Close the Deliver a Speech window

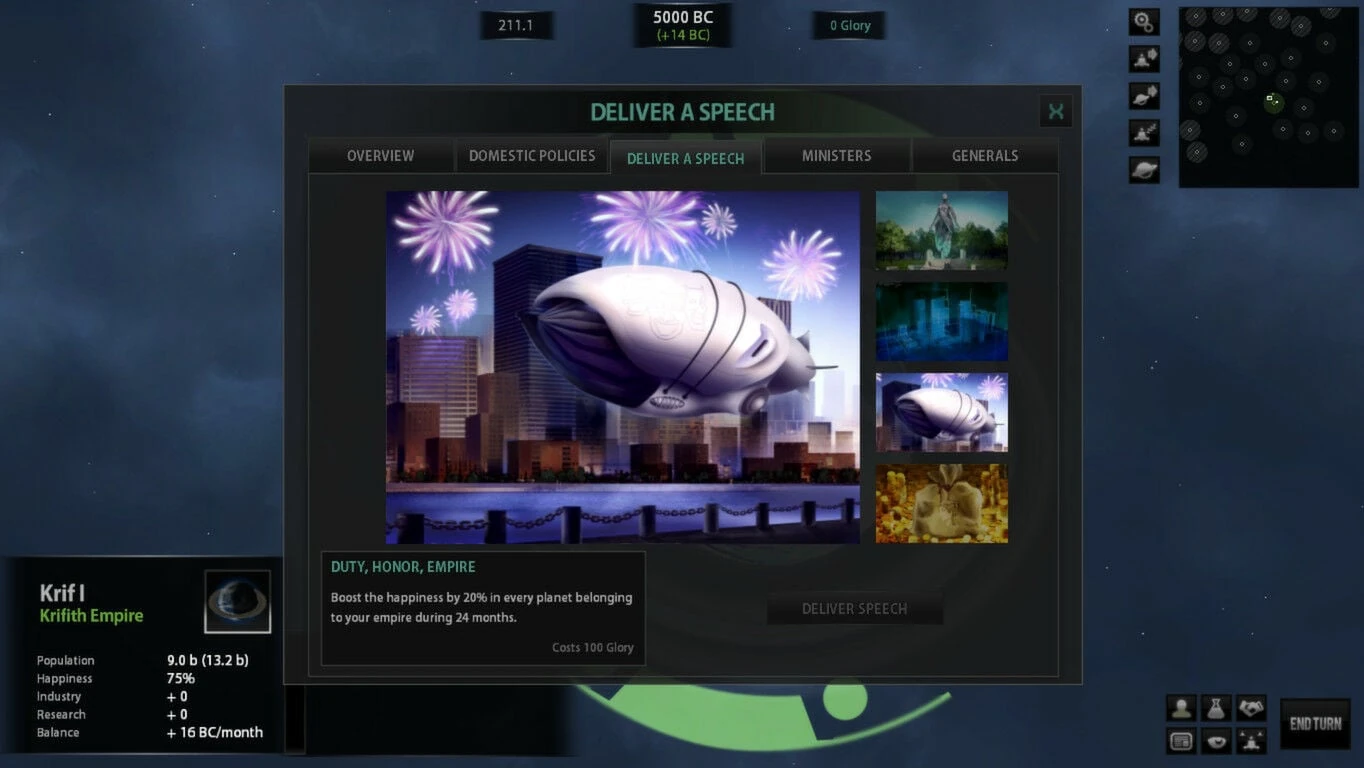click(1055, 111)
